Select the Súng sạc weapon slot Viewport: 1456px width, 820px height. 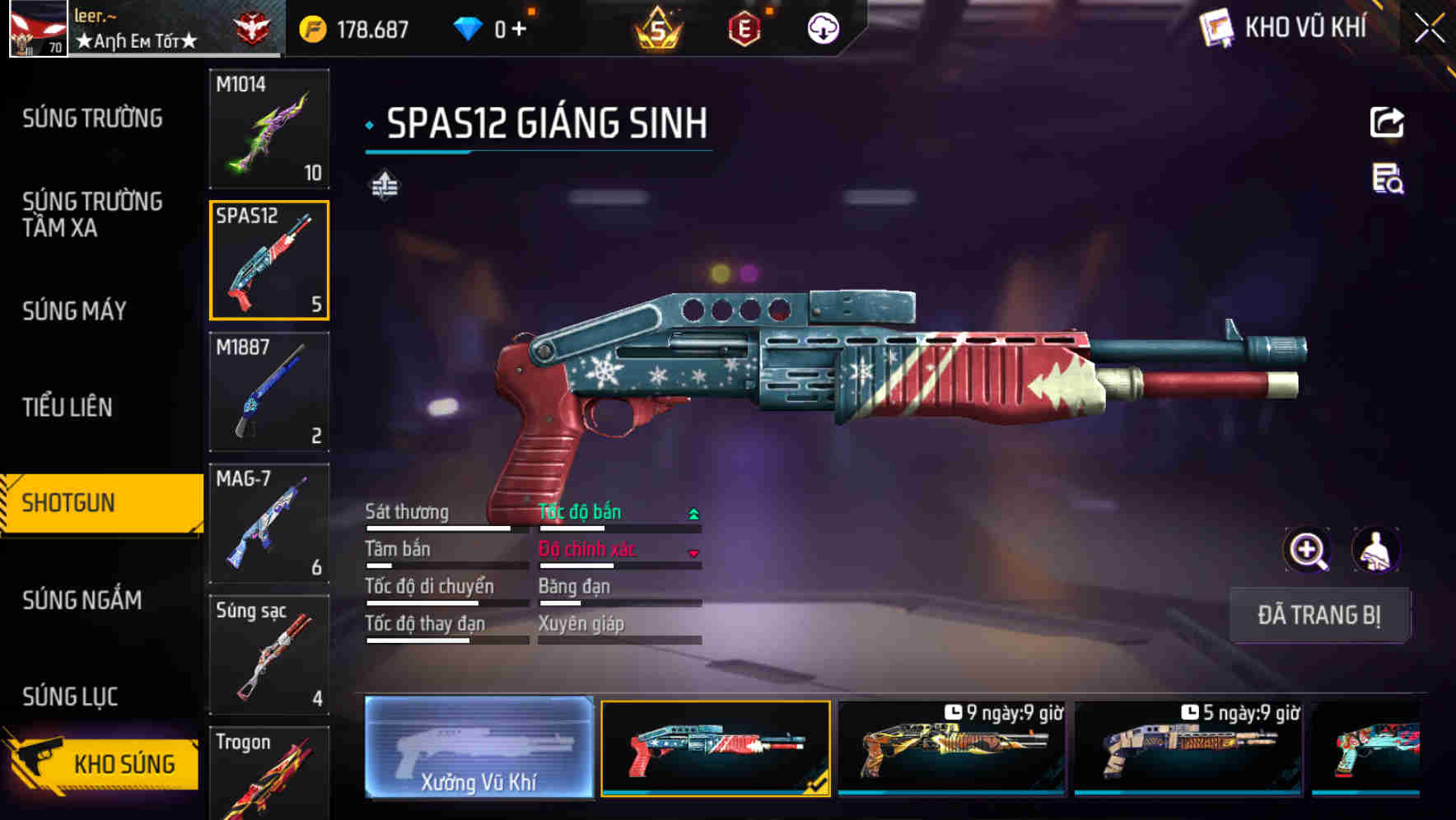pos(269,655)
